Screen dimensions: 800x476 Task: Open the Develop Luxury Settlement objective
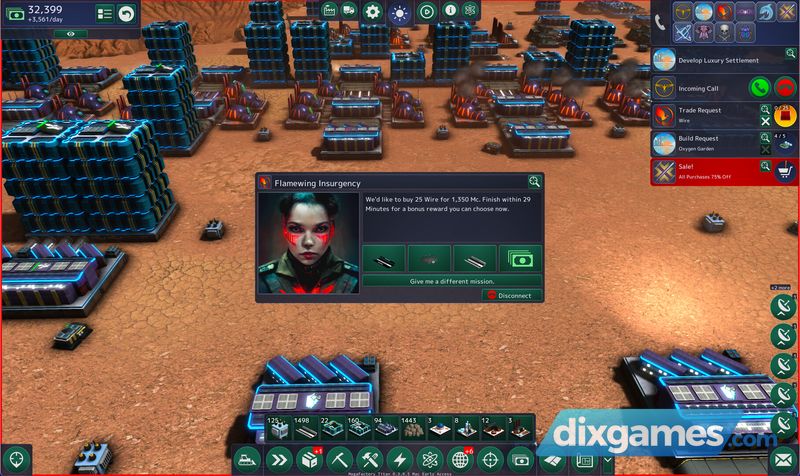pyautogui.click(x=718, y=61)
